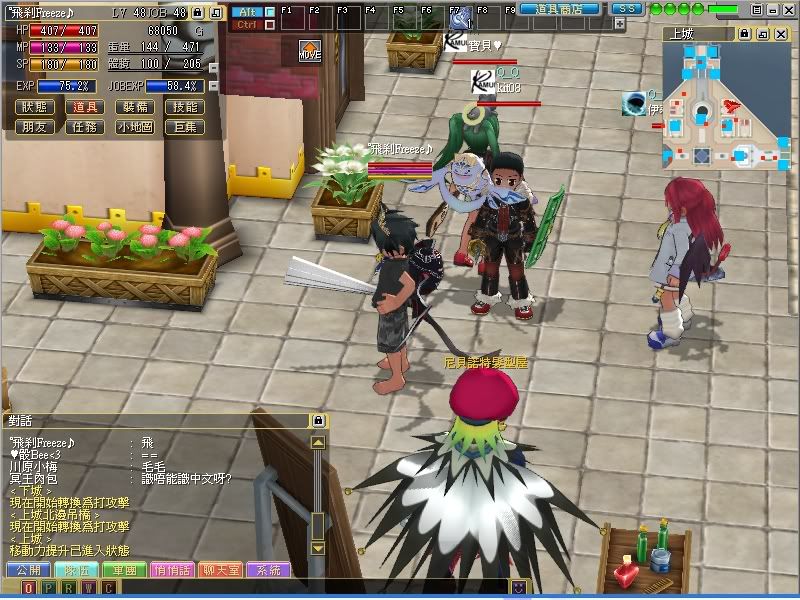Show the 朋友 friends list

coord(34,127)
